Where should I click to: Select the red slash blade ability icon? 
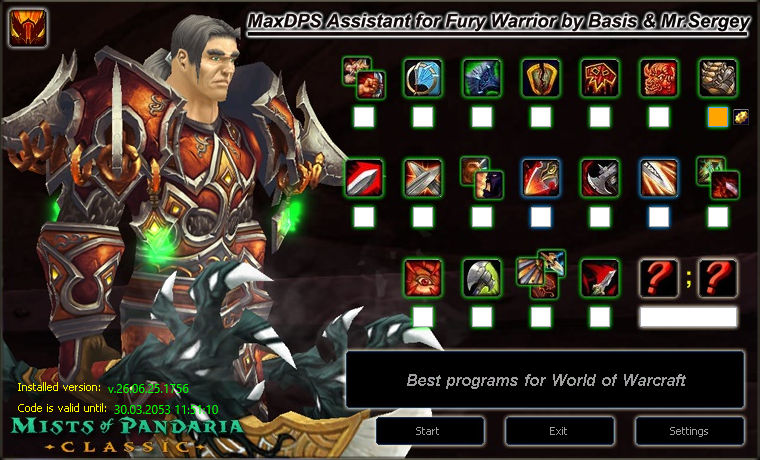[364, 178]
